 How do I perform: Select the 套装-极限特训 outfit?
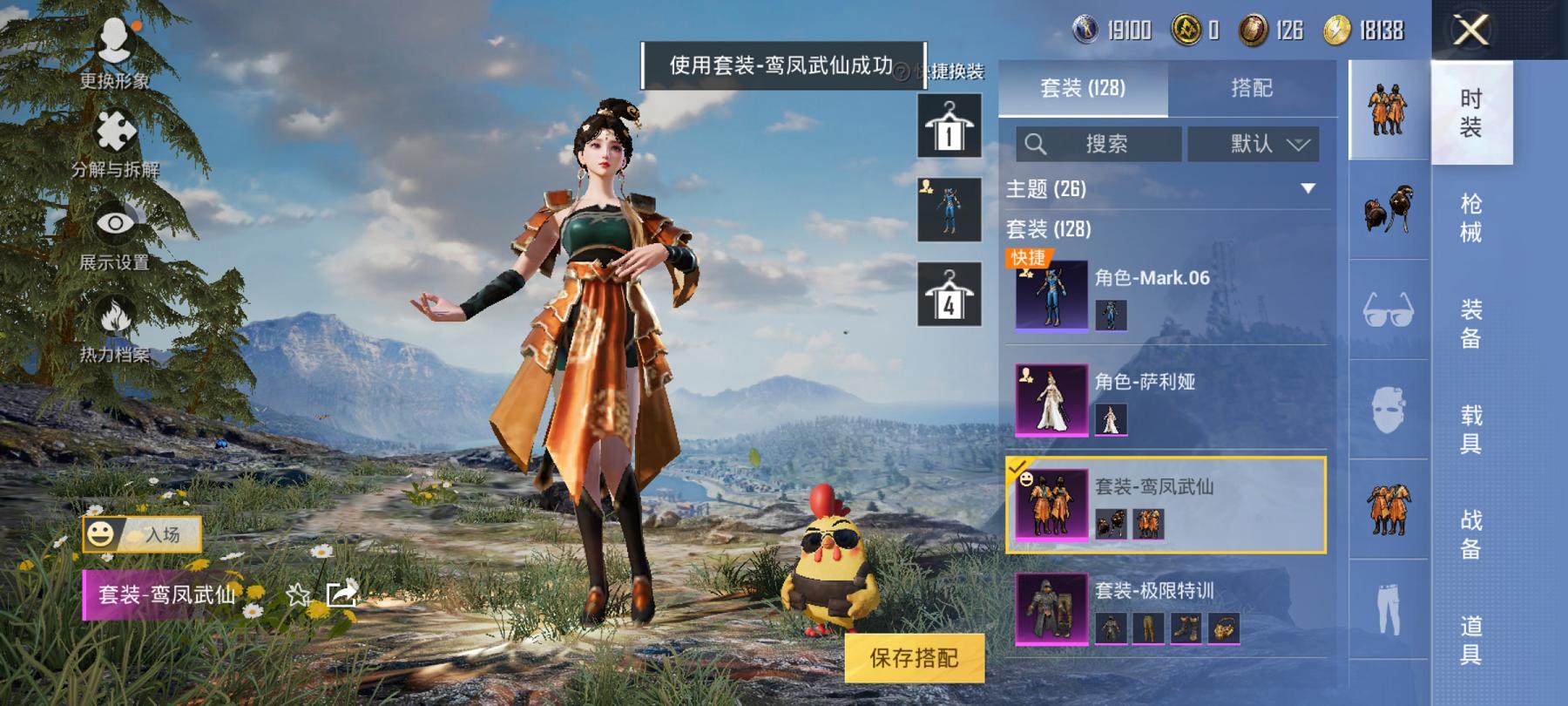click(1167, 608)
